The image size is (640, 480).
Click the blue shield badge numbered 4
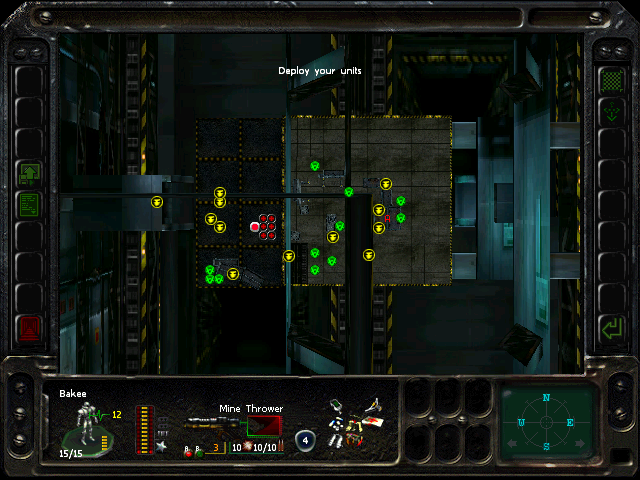coord(306,439)
